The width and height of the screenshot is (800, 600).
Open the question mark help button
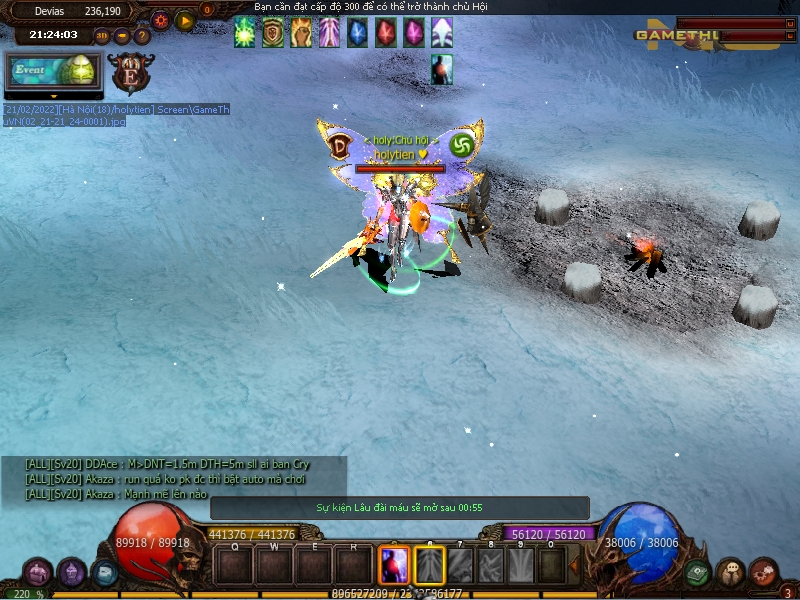(x=142, y=36)
